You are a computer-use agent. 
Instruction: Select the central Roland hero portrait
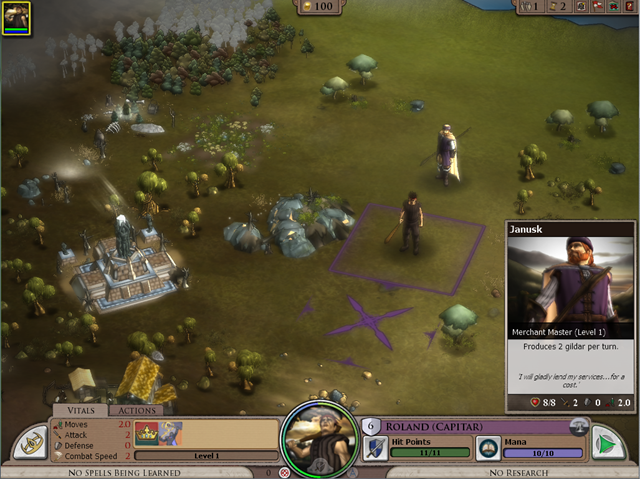(x=320, y=438)
